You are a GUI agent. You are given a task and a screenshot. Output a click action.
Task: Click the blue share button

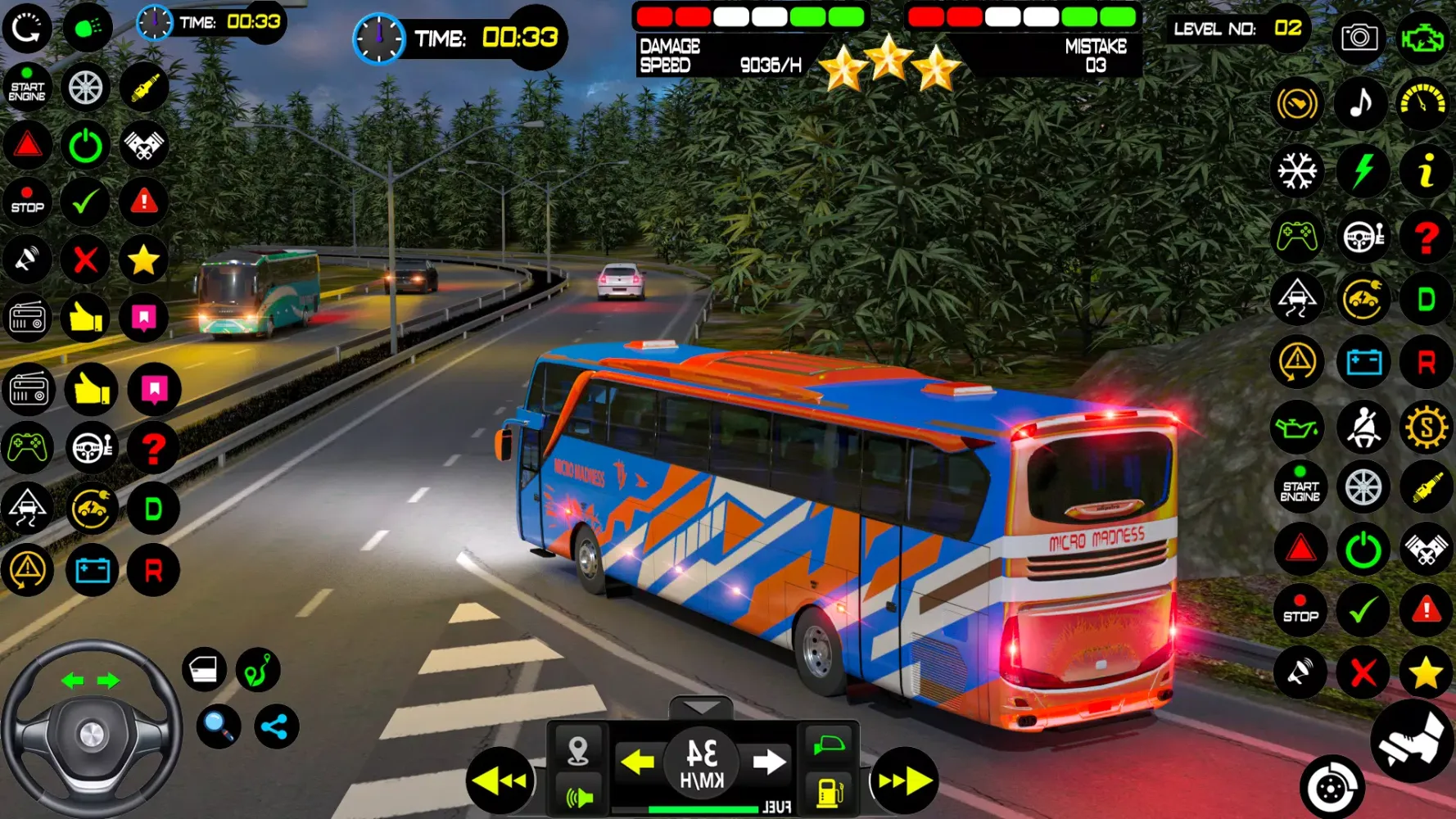(276, 726)
